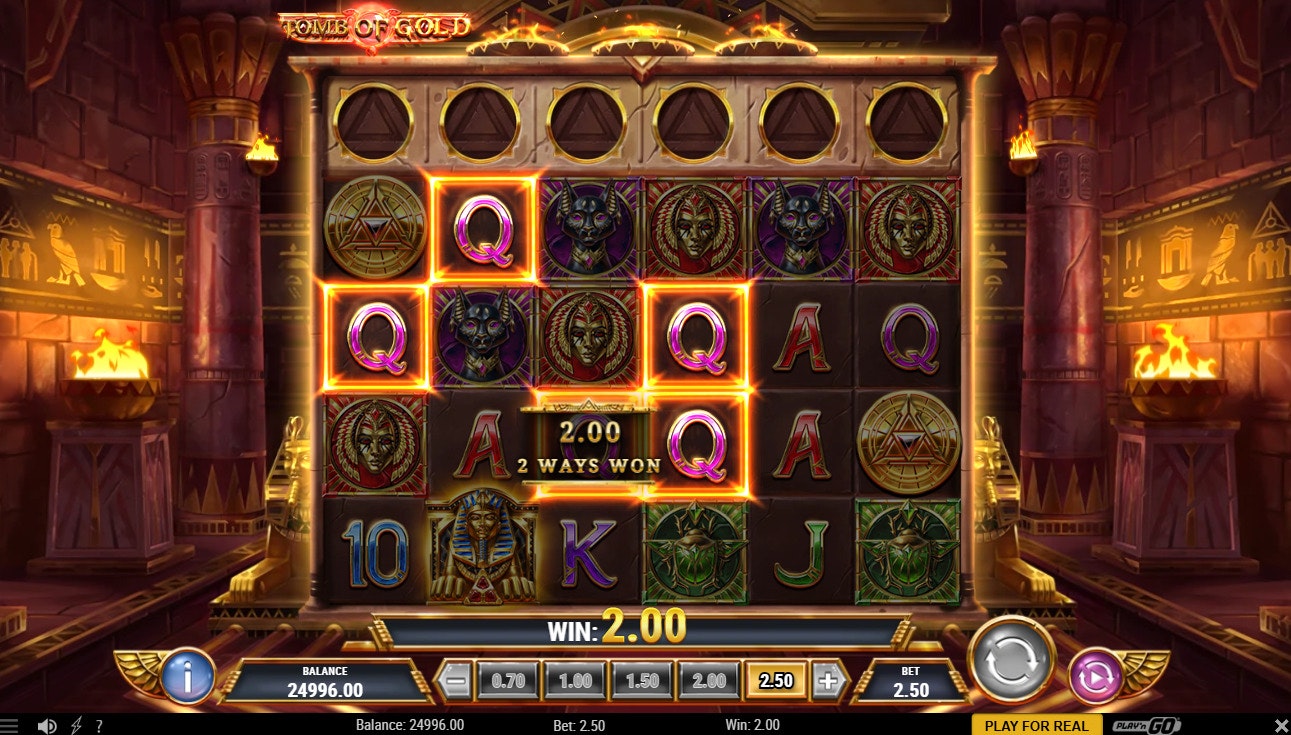The height and width of the screenshot is (735, 1291).
Task: Click the WIN 2.00 banner
Action: pos(645,629)
